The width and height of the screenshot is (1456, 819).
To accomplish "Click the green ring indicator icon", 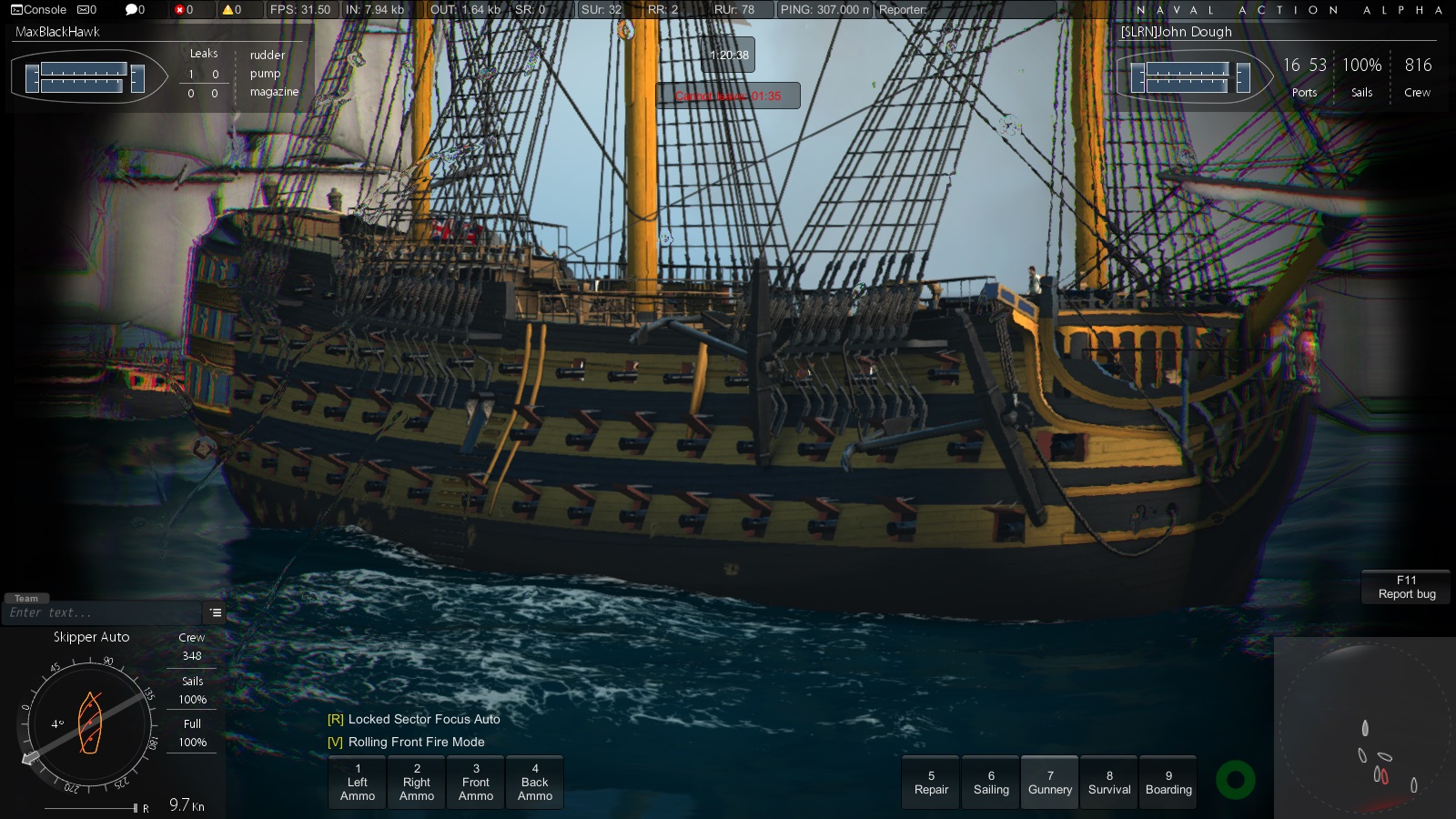I will coord(1236,780).
